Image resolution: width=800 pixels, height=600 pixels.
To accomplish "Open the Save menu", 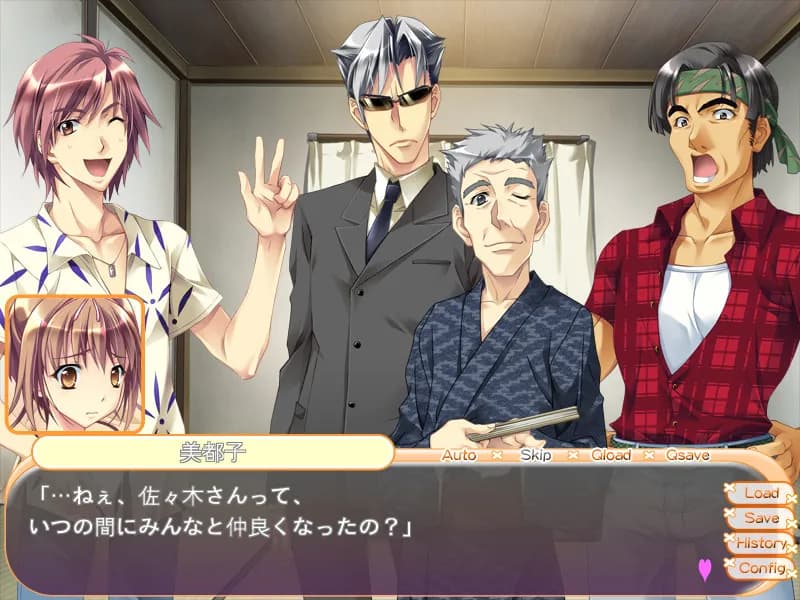I will point(760,518).
